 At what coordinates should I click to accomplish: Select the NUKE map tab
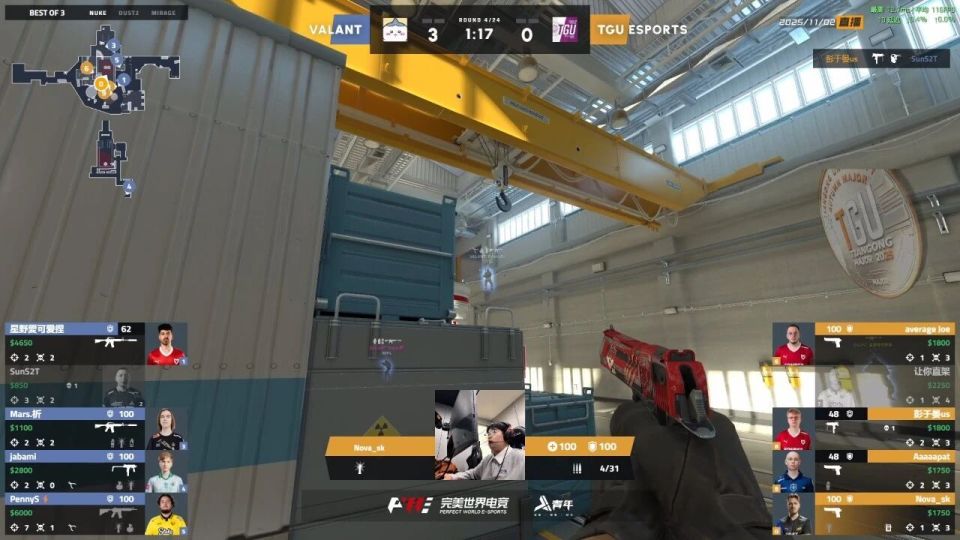[97, 13]
